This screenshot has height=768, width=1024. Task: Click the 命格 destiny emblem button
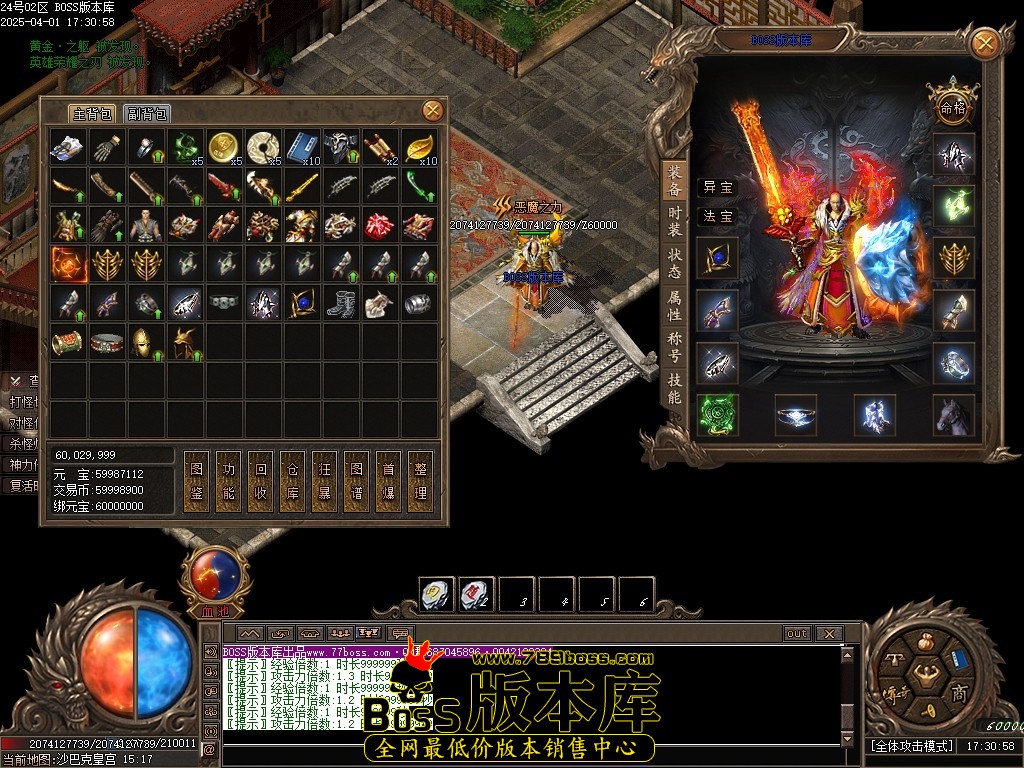(x=950, y=104)
